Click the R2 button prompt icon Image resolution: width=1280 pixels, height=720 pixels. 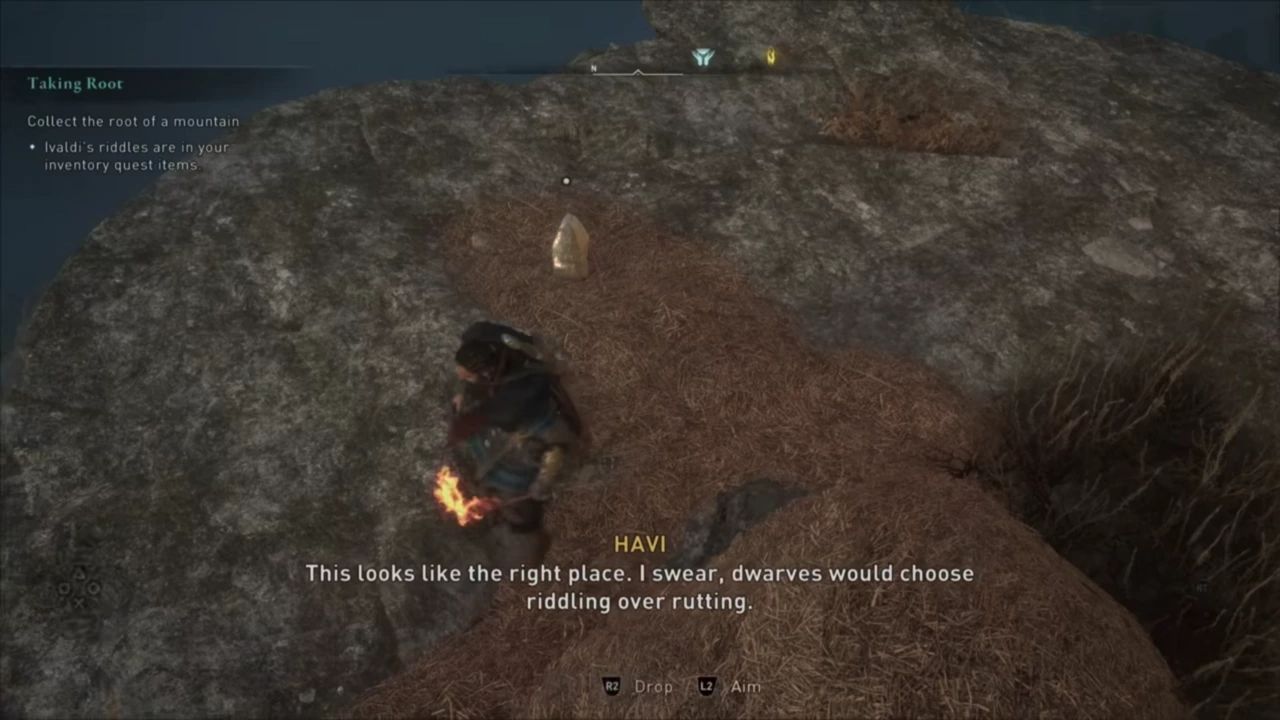tap(612, 687)
